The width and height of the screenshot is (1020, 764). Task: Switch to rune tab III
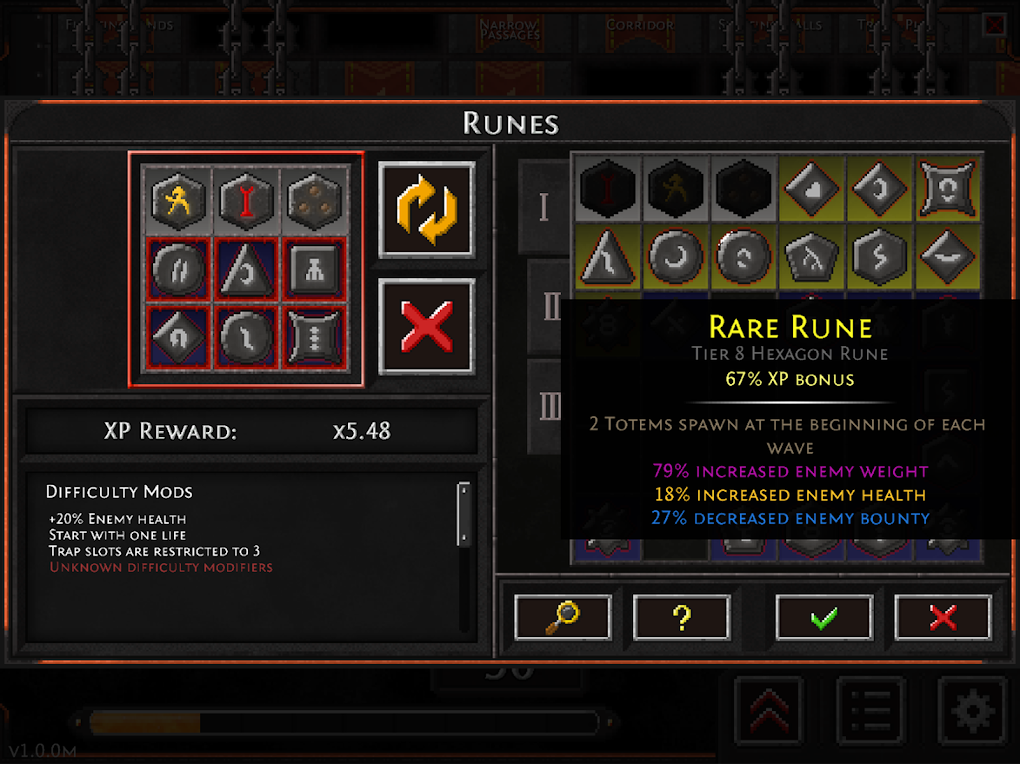[549, 405]
